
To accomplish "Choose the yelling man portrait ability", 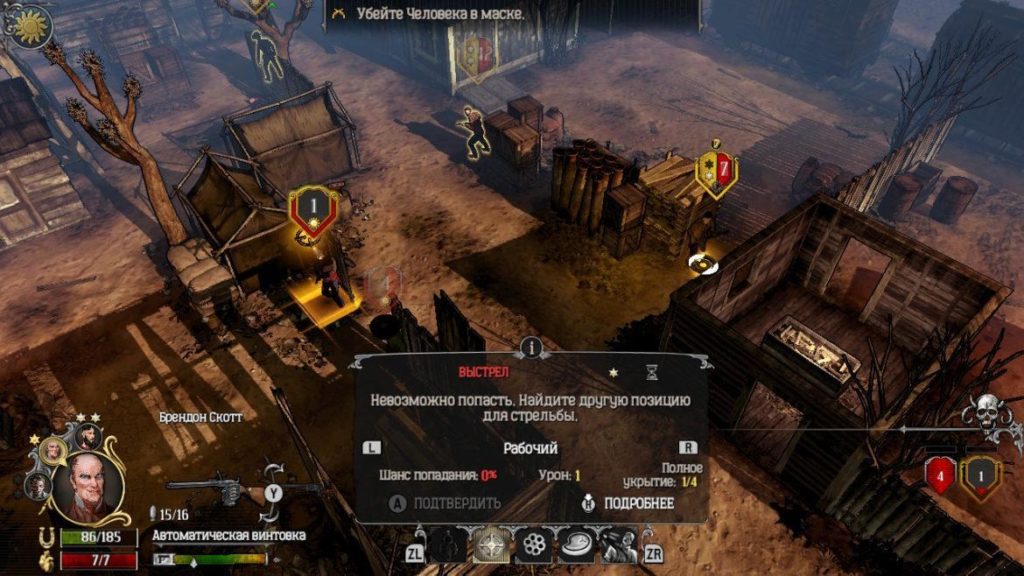I will tap(618, 545).
